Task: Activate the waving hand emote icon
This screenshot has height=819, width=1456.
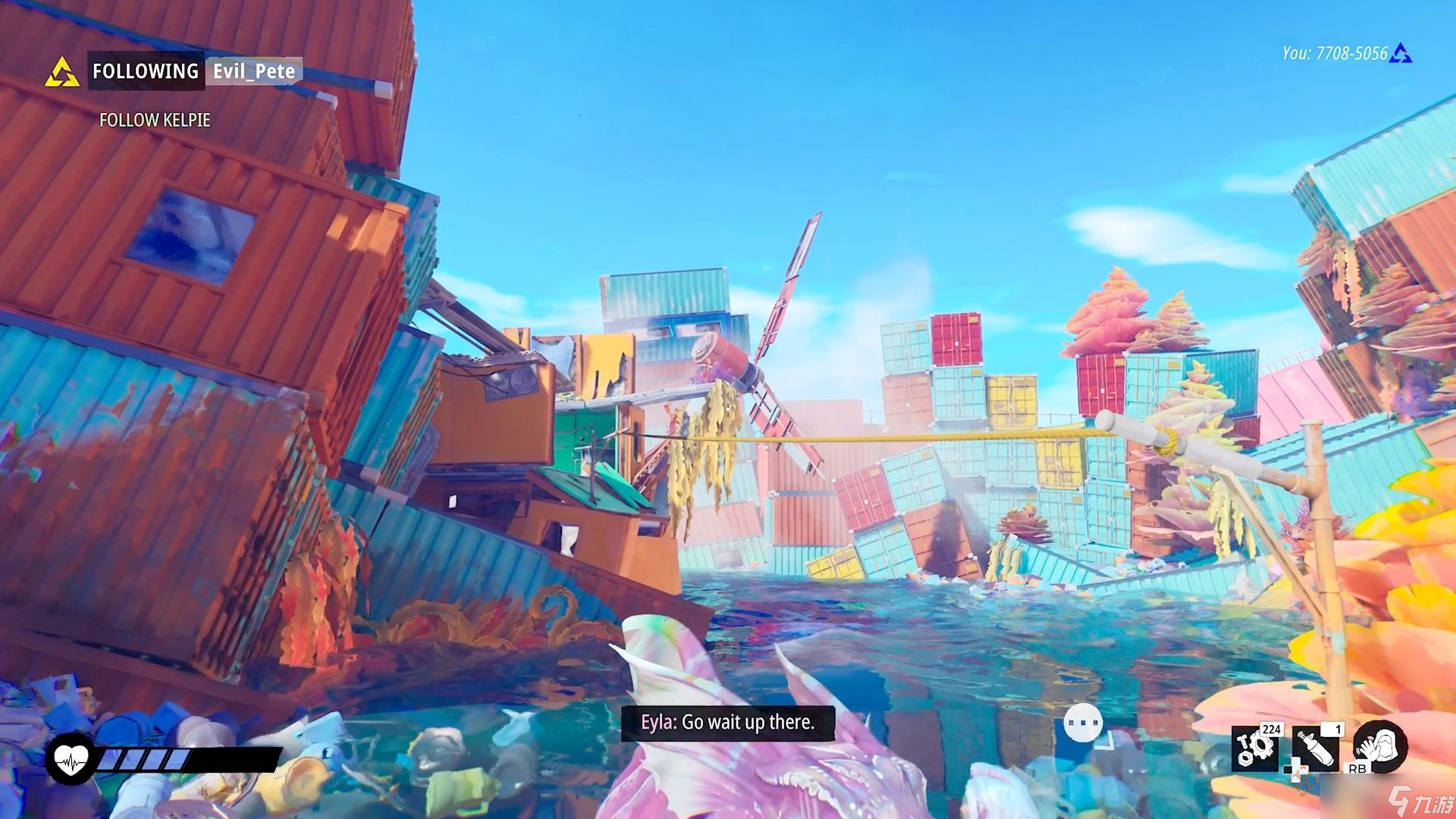Action: tap(1380, 746)
